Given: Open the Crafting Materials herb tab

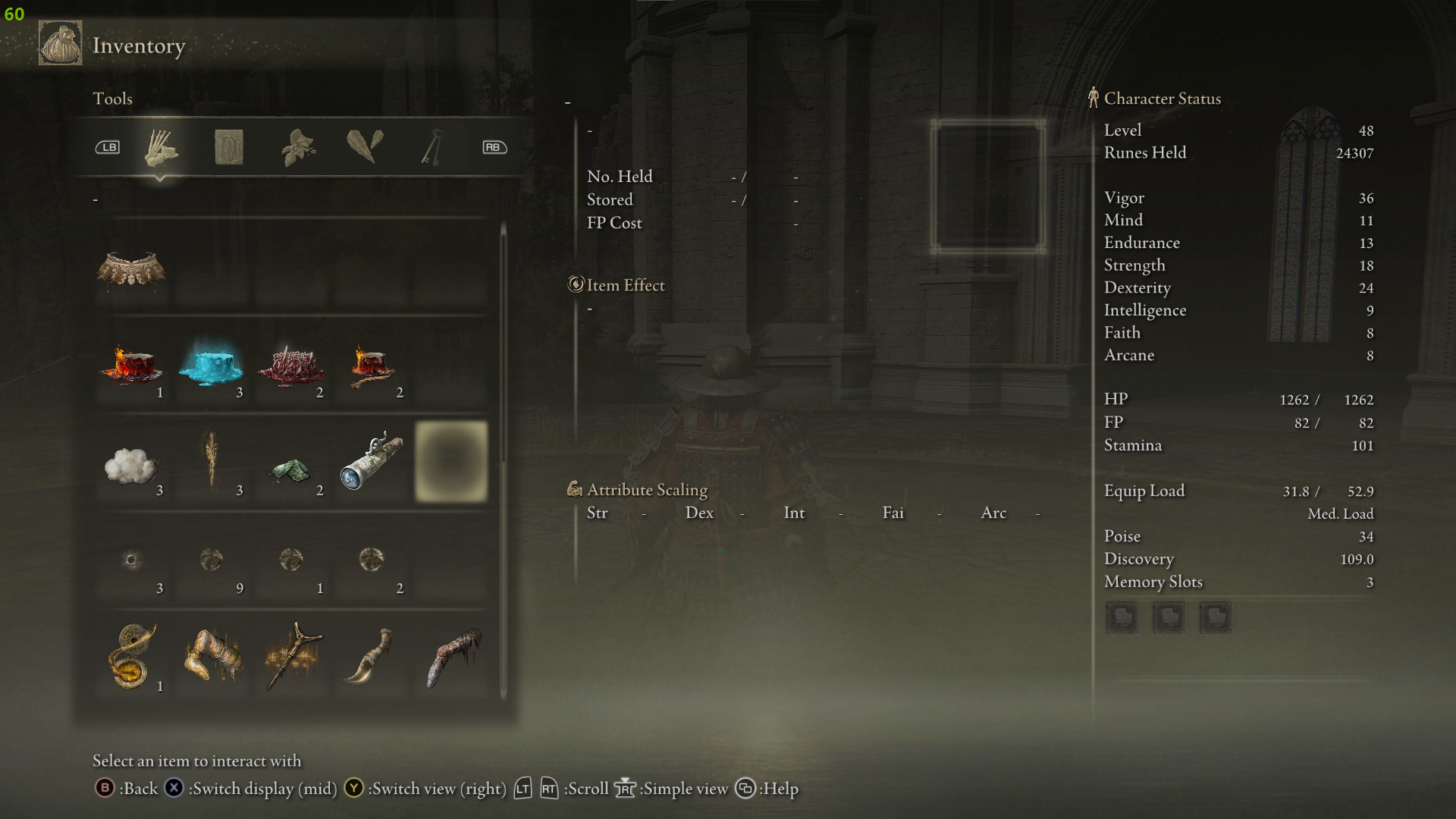Looking at the screenshot, I should tap(298, 147).
